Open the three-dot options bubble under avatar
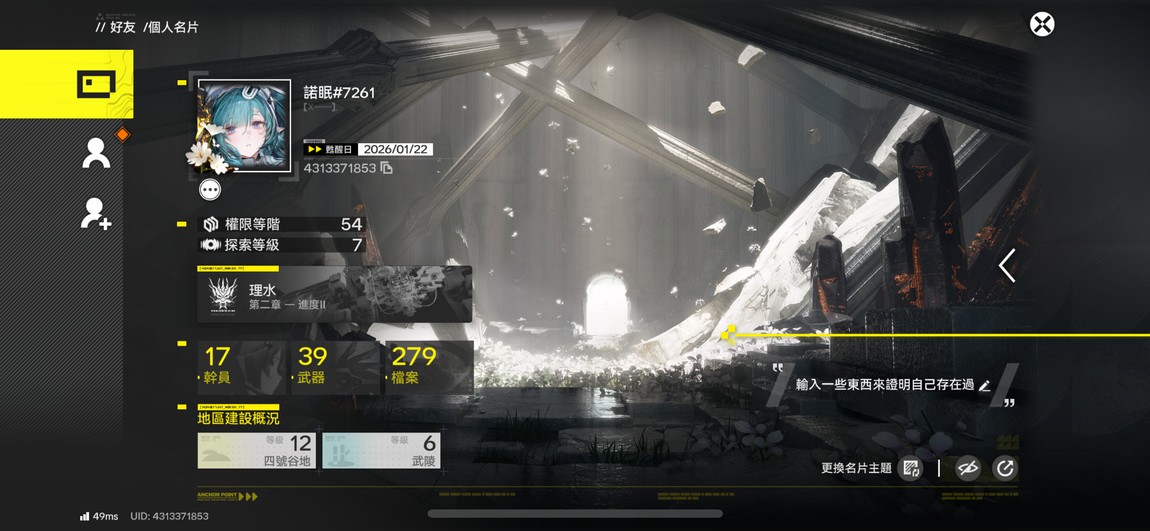The height and width of the screenshot is (531, 1150). [210, 189]
